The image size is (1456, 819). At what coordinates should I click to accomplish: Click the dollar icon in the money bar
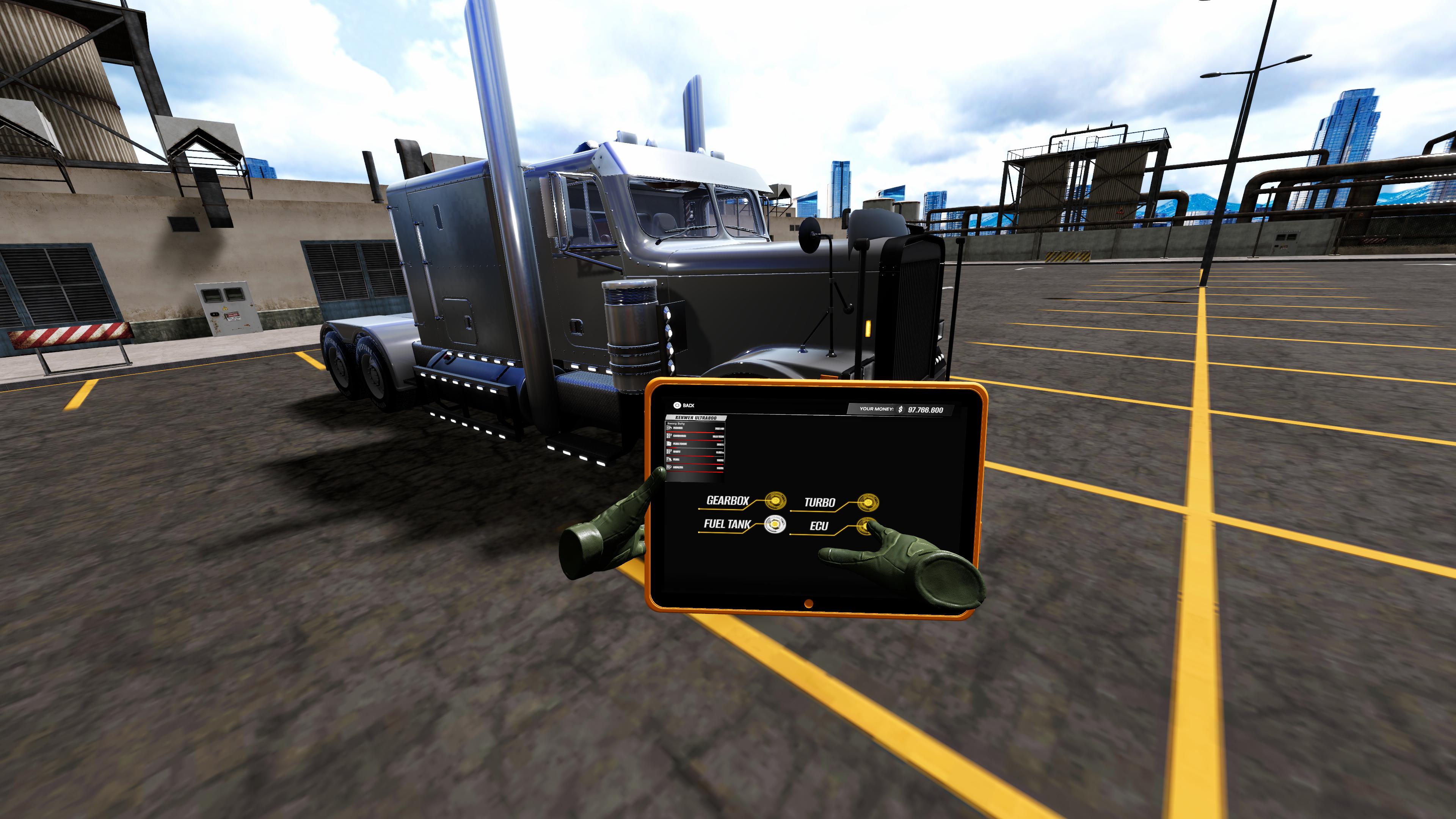(x=901, y=409)
